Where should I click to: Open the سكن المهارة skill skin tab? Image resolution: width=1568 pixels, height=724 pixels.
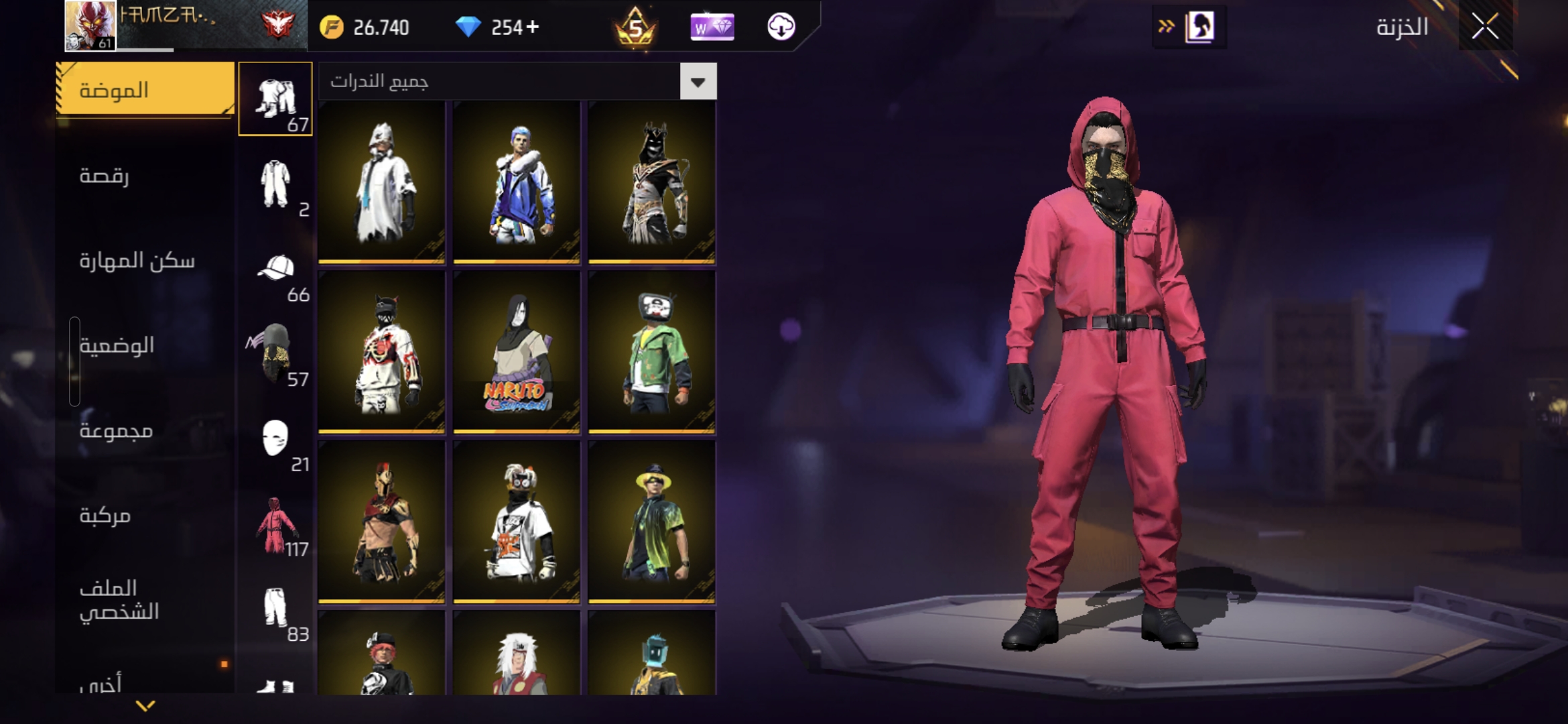tap(137, 260)
